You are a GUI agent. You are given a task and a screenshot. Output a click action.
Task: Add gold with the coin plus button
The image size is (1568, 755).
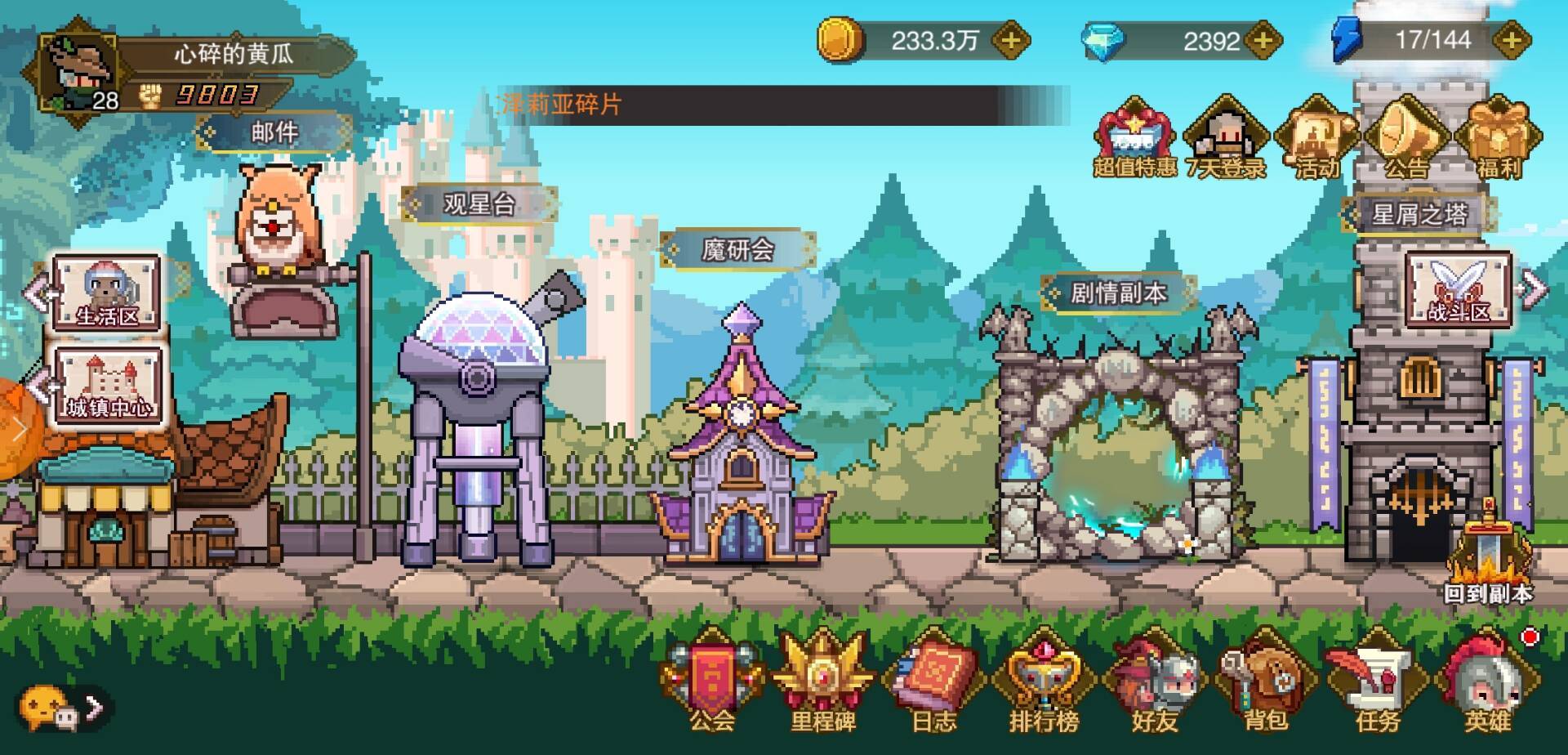point(1010,40)
